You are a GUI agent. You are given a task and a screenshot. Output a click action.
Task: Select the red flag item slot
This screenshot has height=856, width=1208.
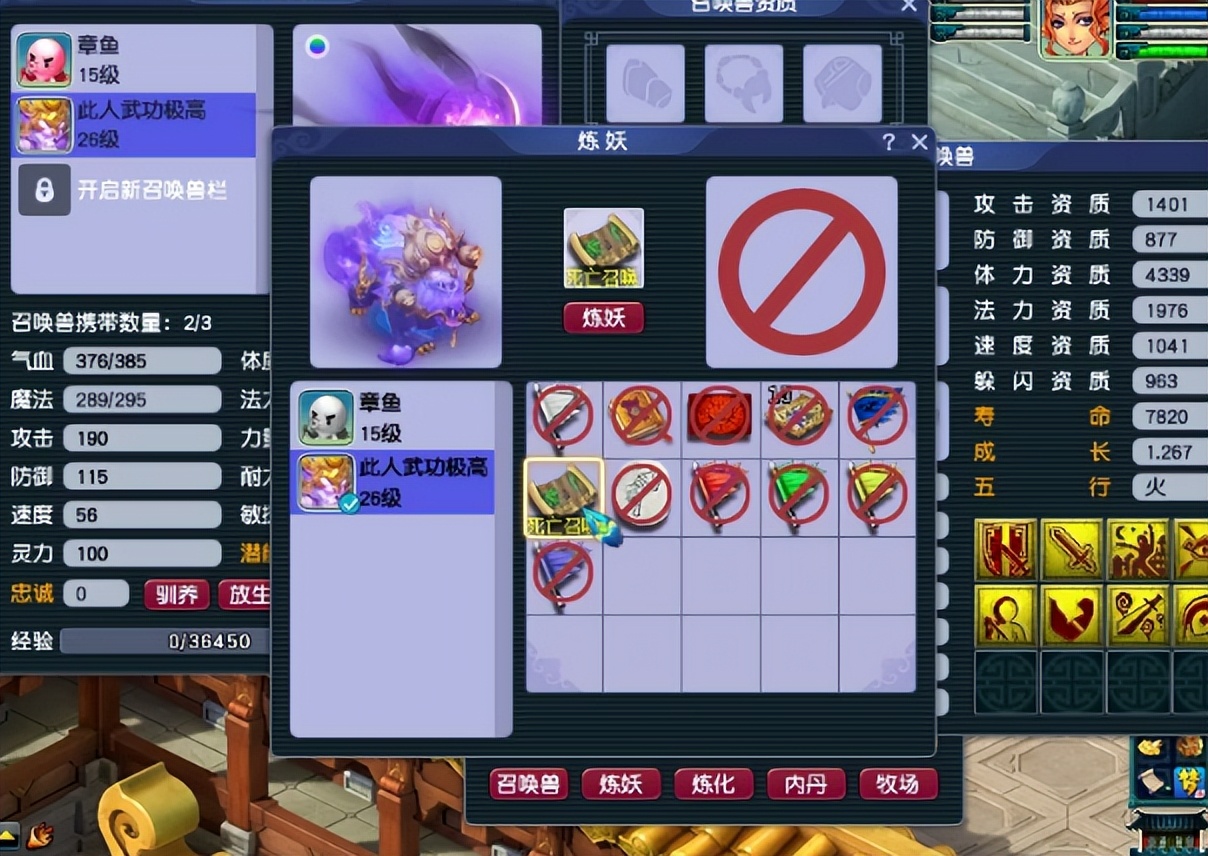pos(720,495)
